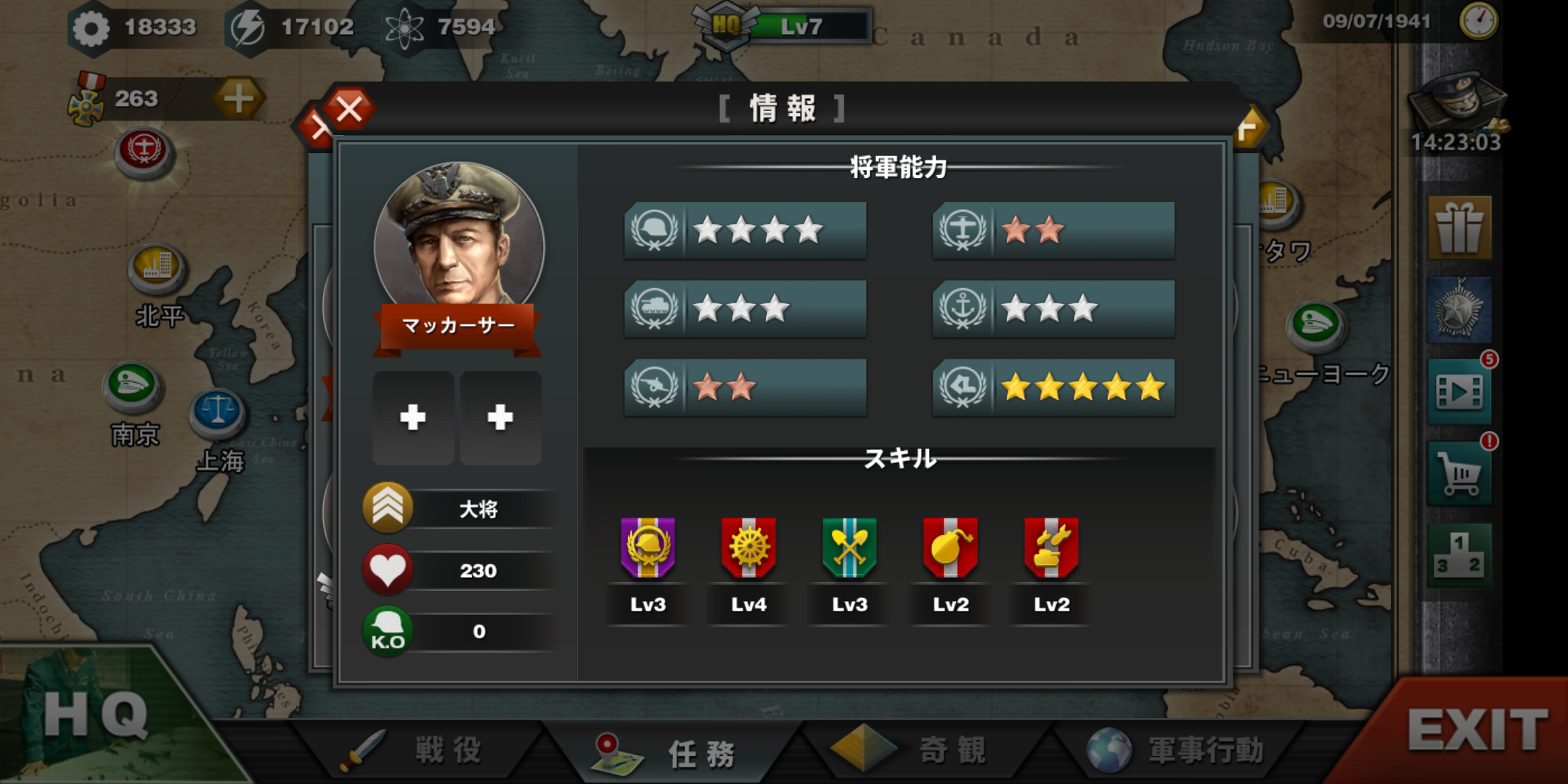Open the shopping cart store
The width and height of the screenshot is (1568, 784).
[1459, 474]
